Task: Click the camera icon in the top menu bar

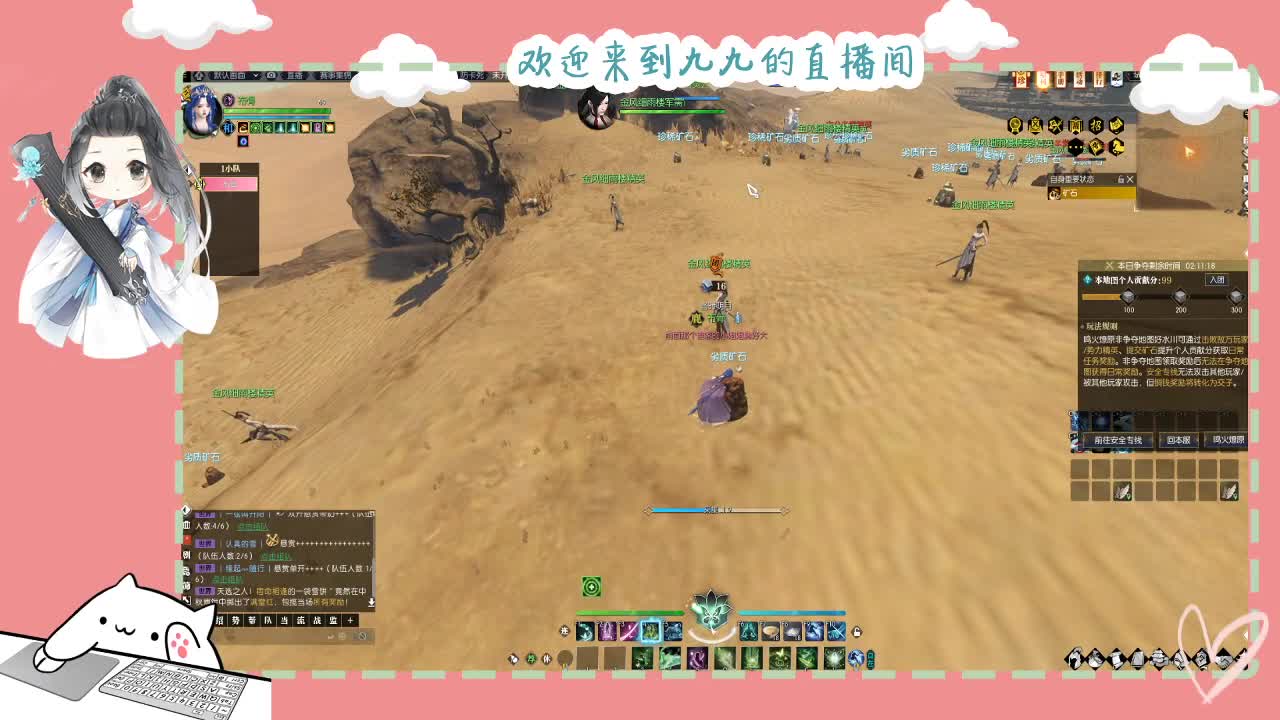Action: pos(271,75)
